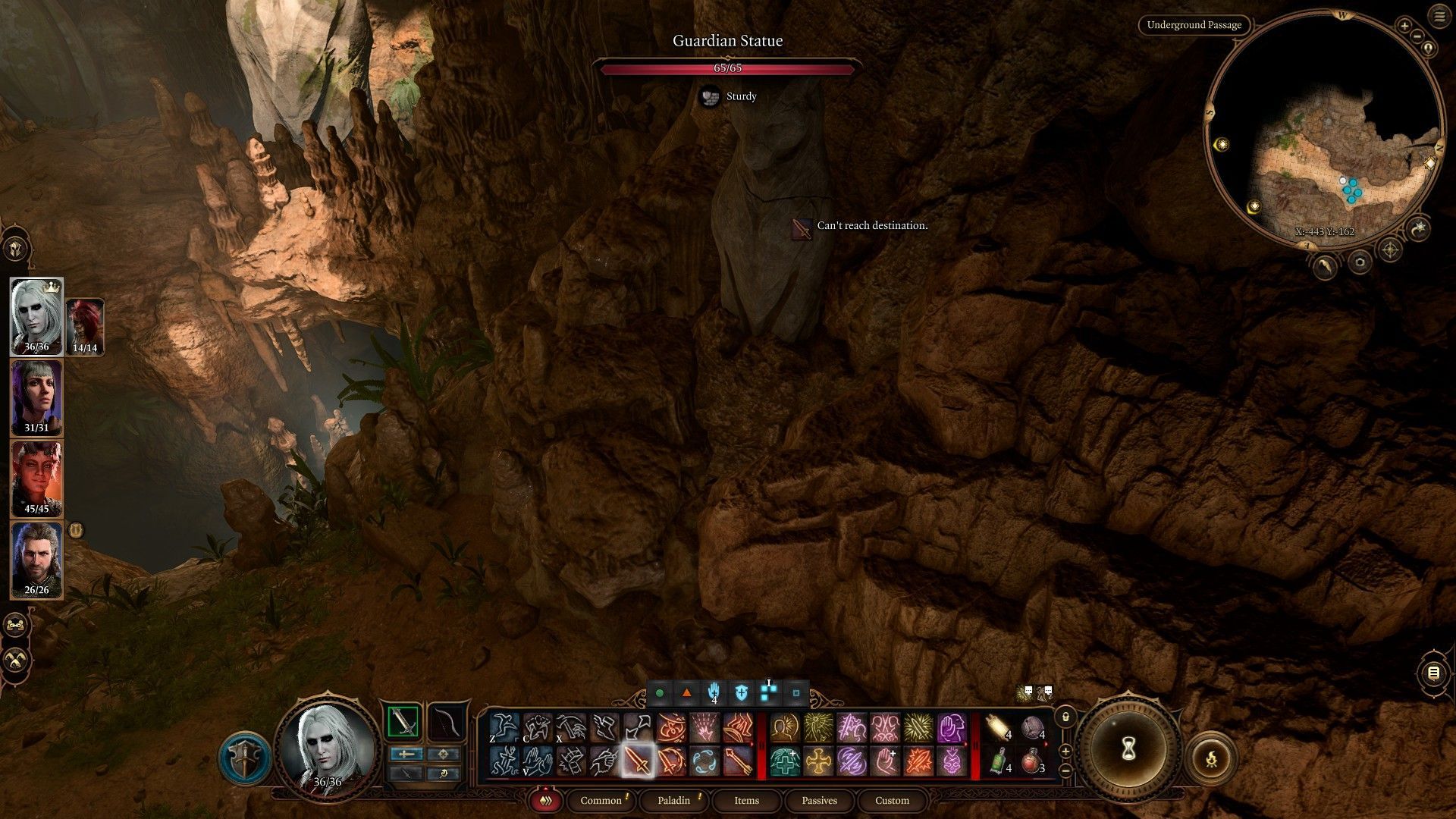Show the Items hotbar tab

[746, 800]
